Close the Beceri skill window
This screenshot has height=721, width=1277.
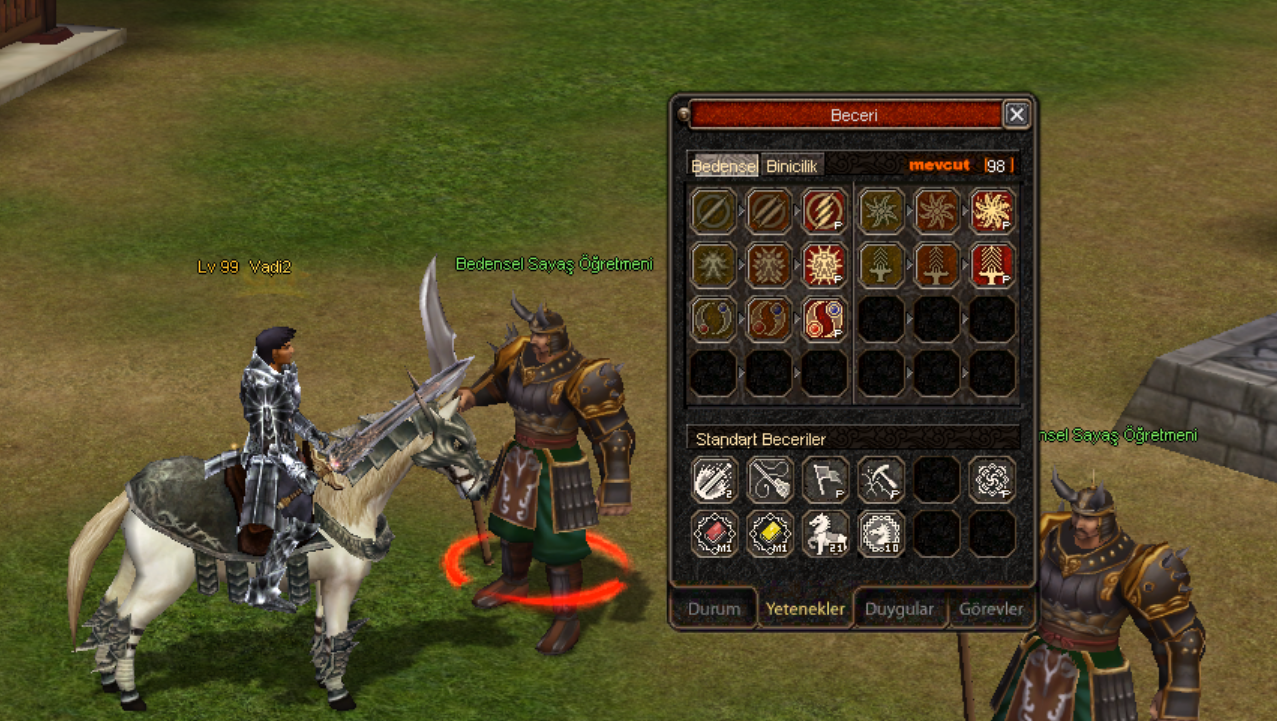click(x=1016, y=115)
